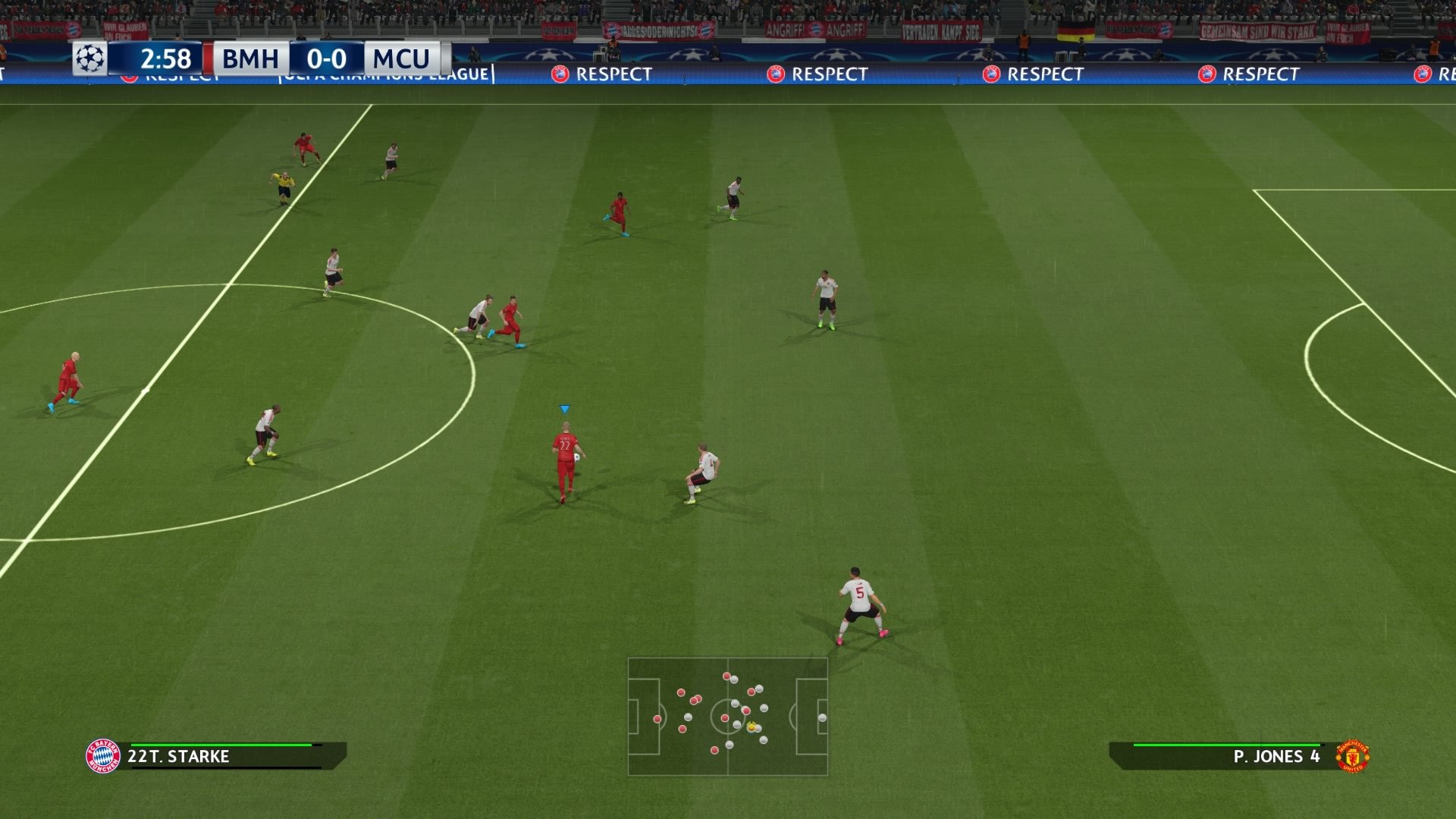Click the UEFA Champions League starball logo
This screenshot has height=819, width=1456.
click(91, 58)
